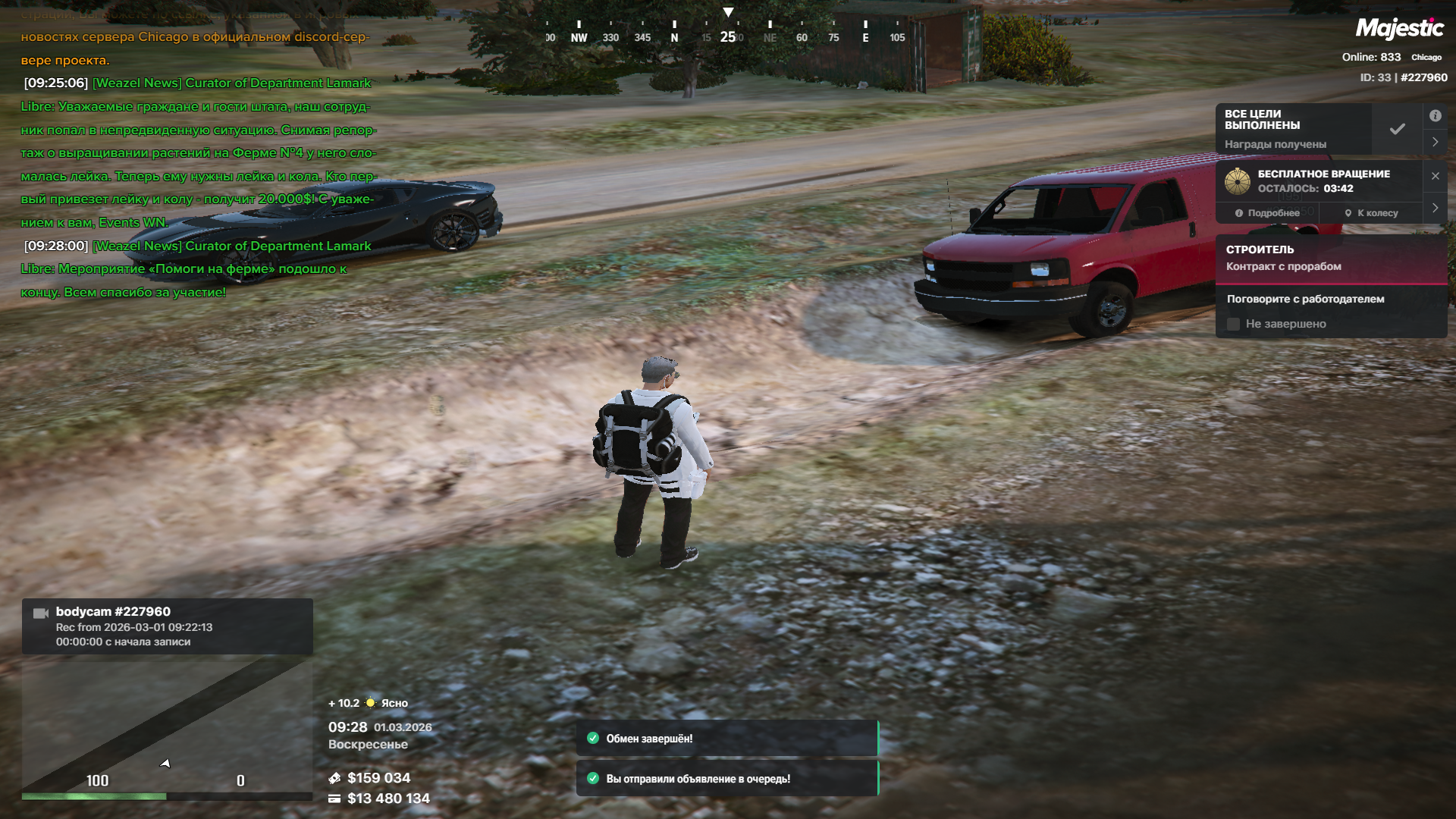The image size is (1456, 819).
Task: Click the Weazel News chat message area
Action: click(197, 152)
